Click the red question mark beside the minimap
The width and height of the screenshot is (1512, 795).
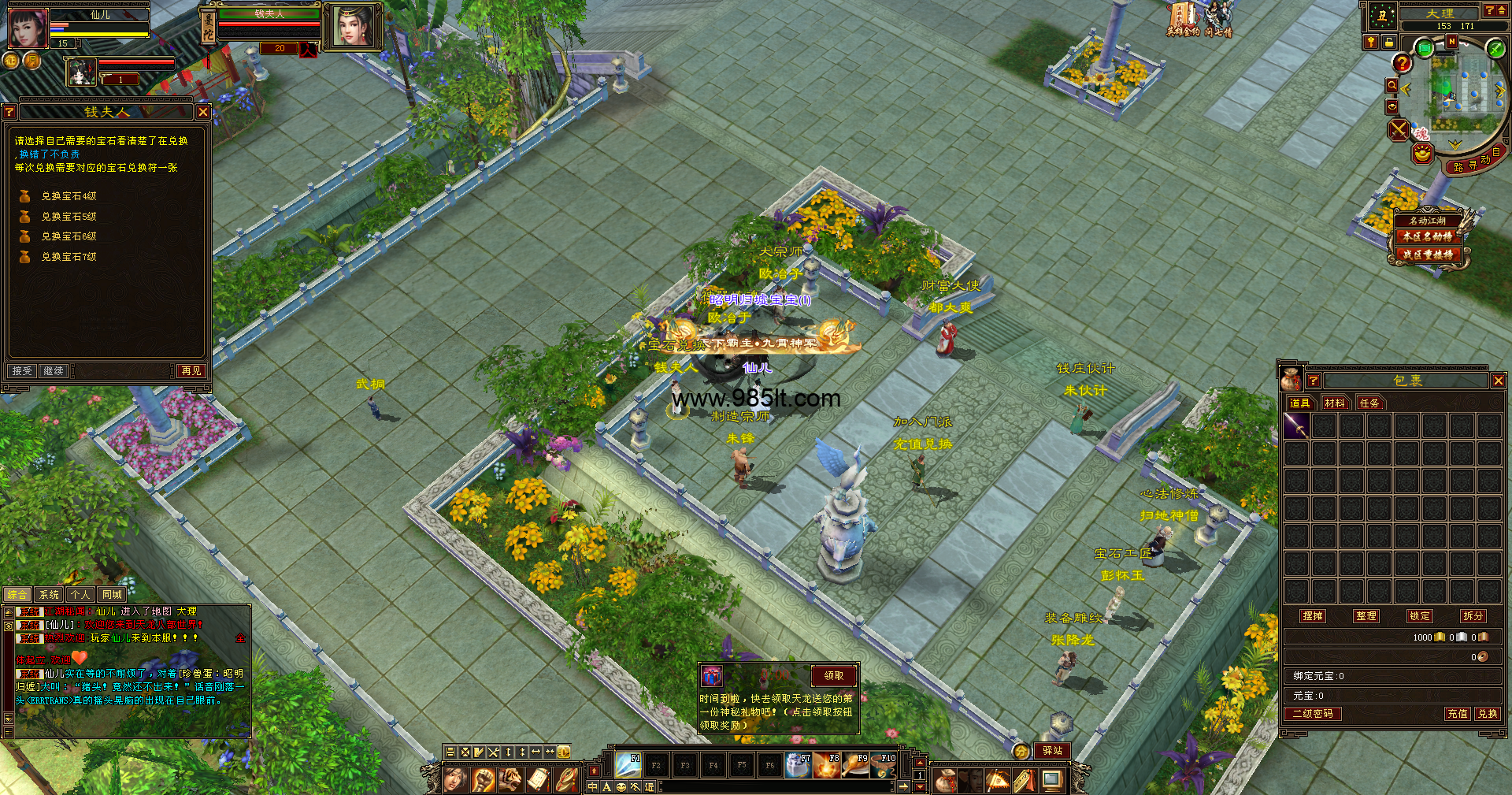pos(1402,63)
